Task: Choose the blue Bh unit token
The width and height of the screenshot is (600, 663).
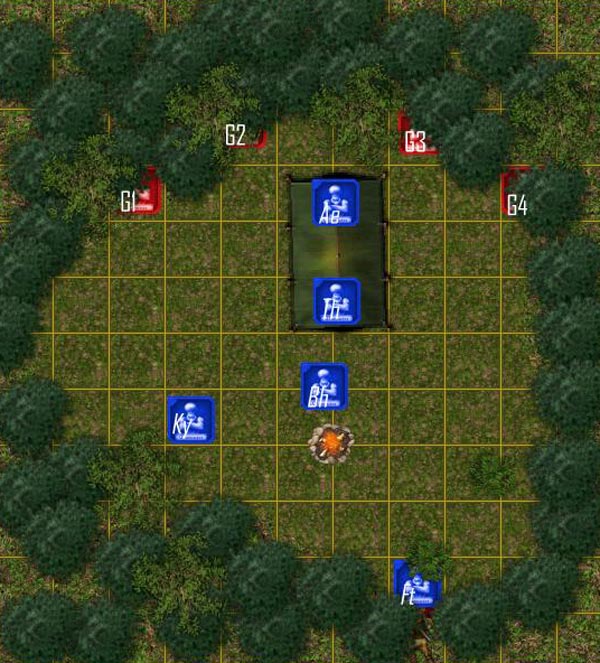Action: point(324,386)
